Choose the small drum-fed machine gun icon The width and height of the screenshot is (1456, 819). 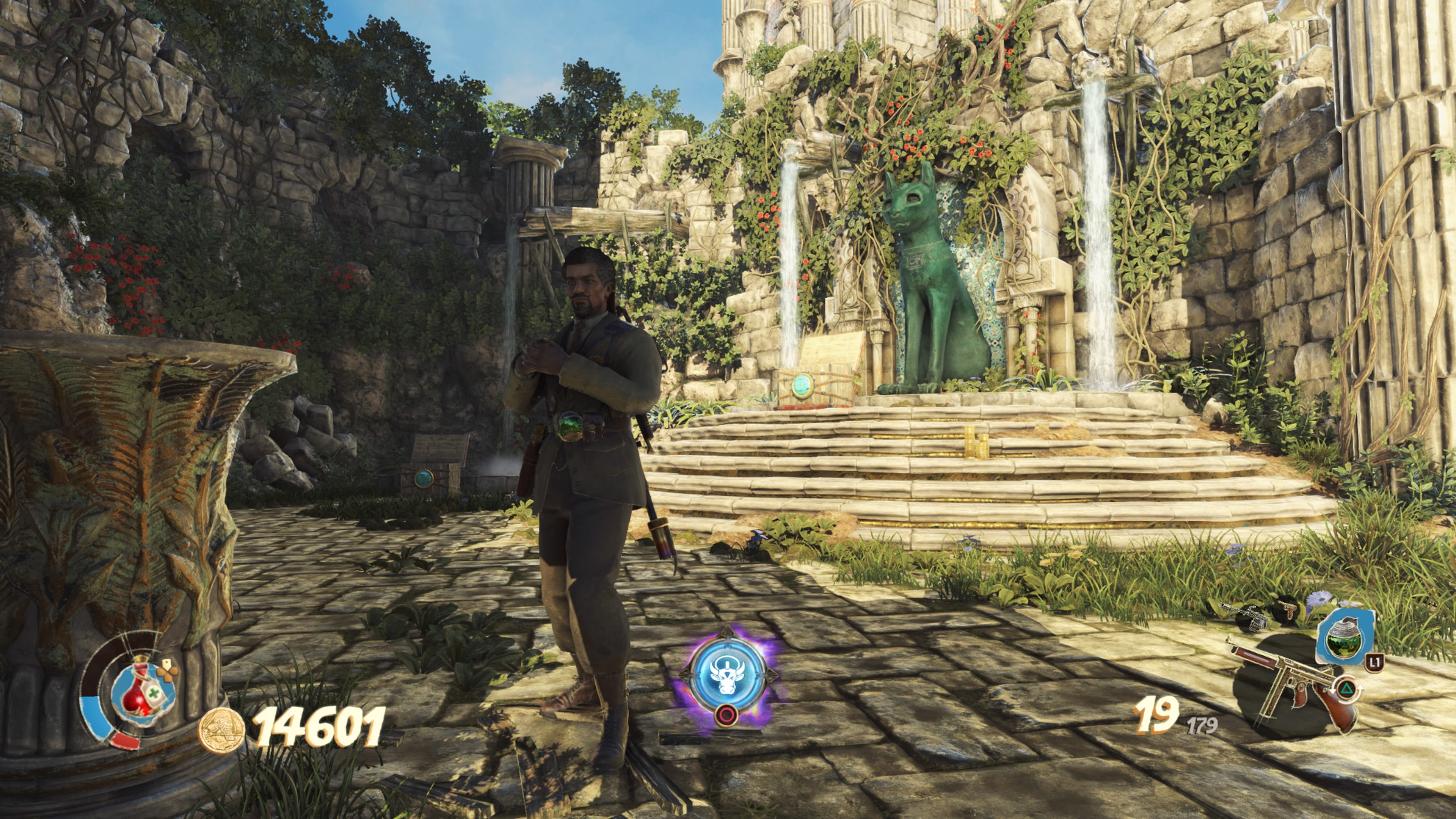[1244, 615]
